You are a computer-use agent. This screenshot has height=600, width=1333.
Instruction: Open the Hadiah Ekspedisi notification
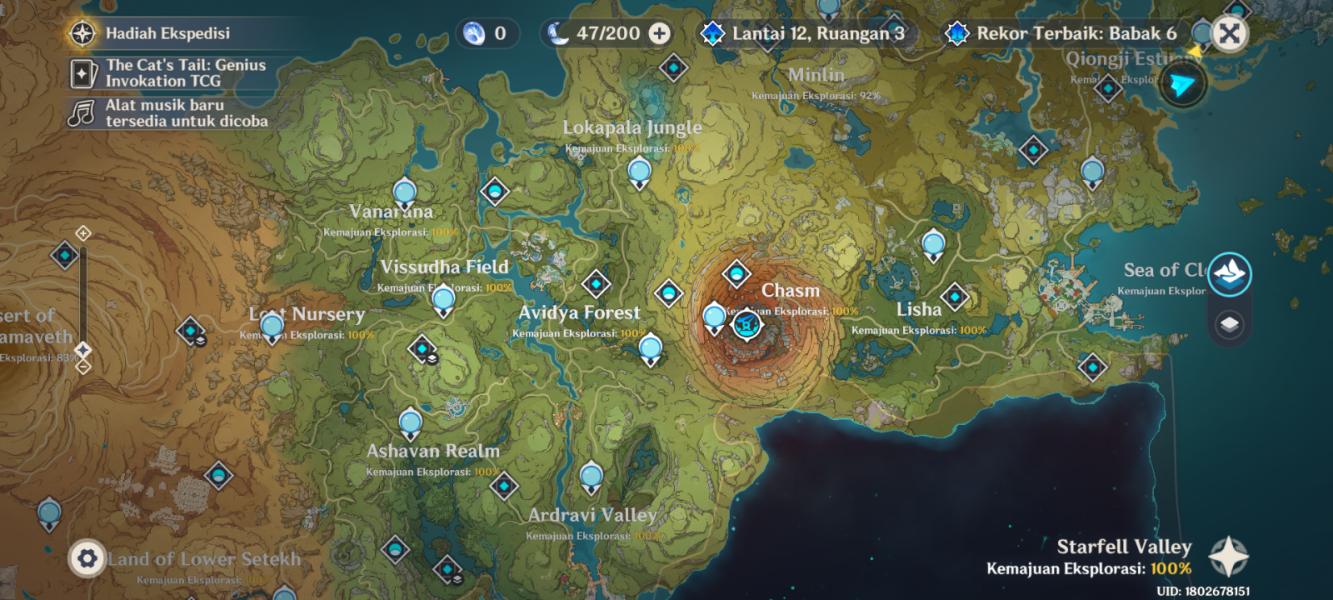pos(150,33)
